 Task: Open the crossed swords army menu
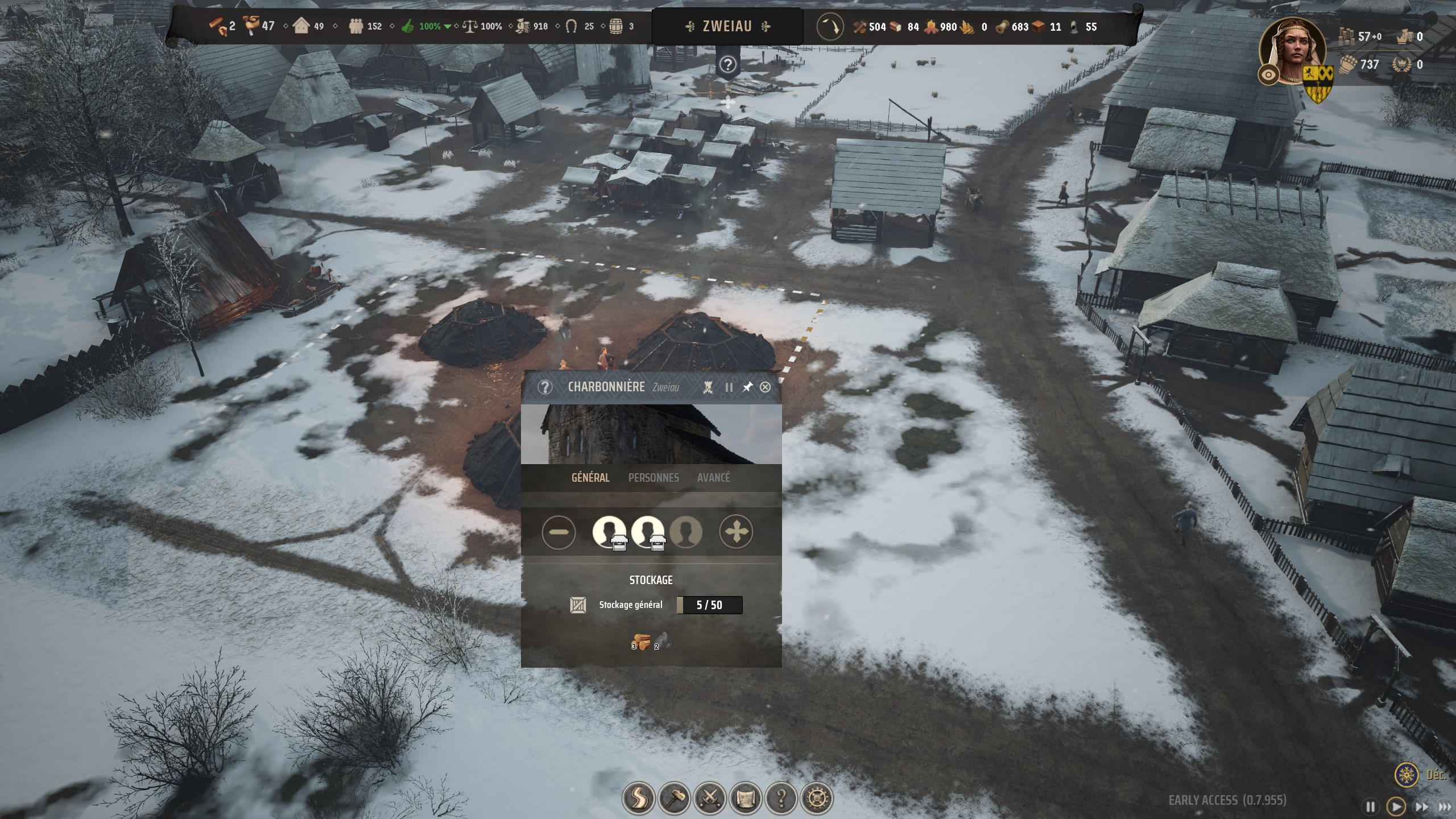[x=710, y=799]
